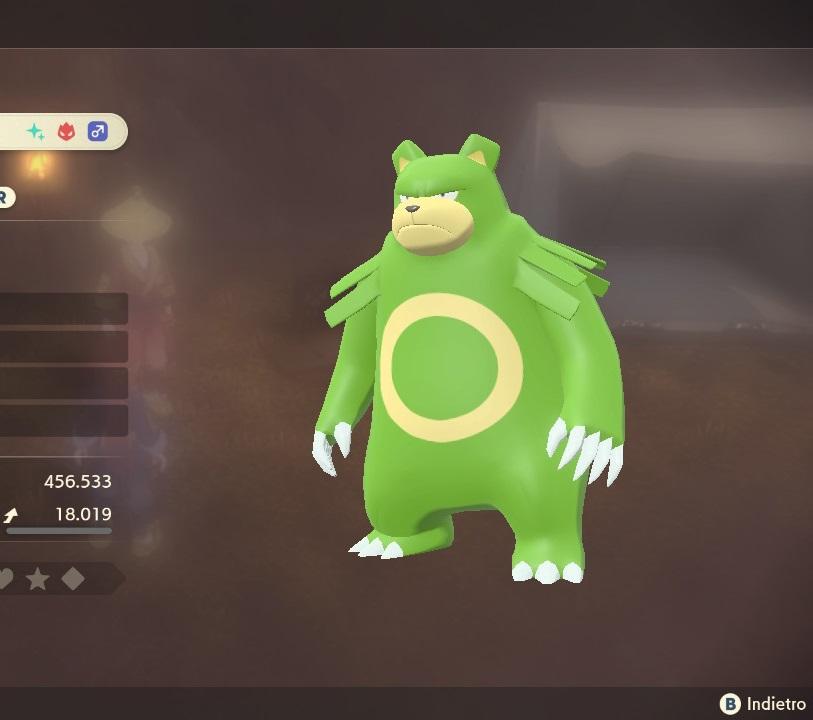
Task: Click the teal shiny sparkle icon
Action: click(36, 132)
